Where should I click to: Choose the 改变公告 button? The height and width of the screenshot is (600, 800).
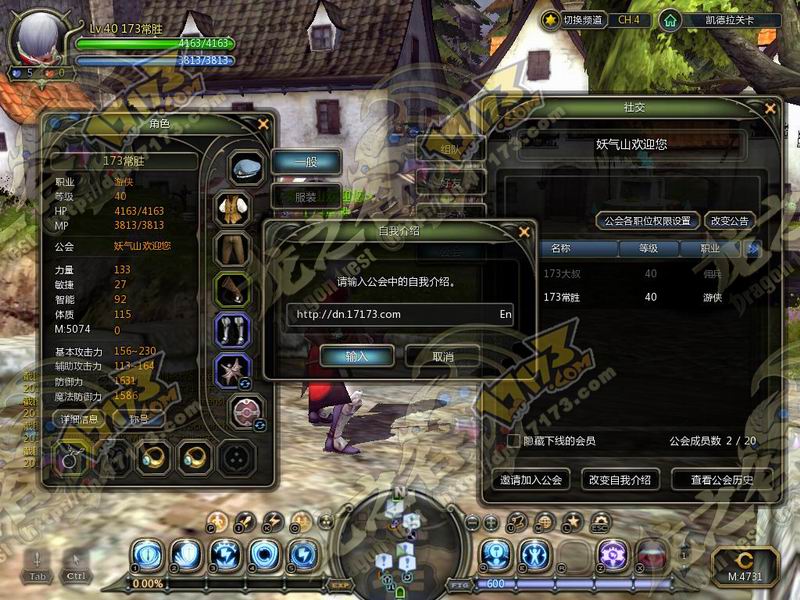coord(729,220)
